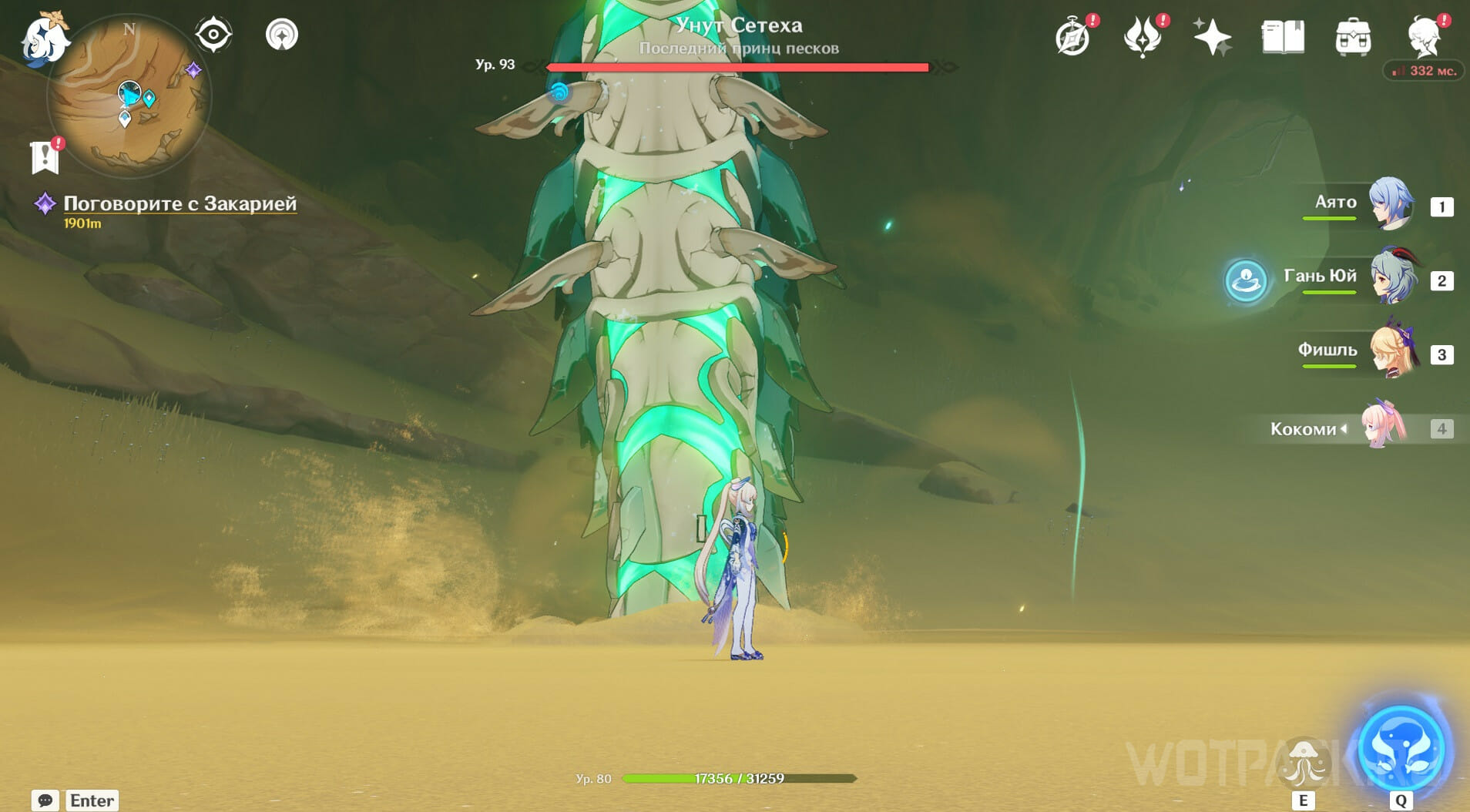Activate Кокоми's jellyfish elemental skill
Screen dimensions: 1470x812
point(1304,761)
